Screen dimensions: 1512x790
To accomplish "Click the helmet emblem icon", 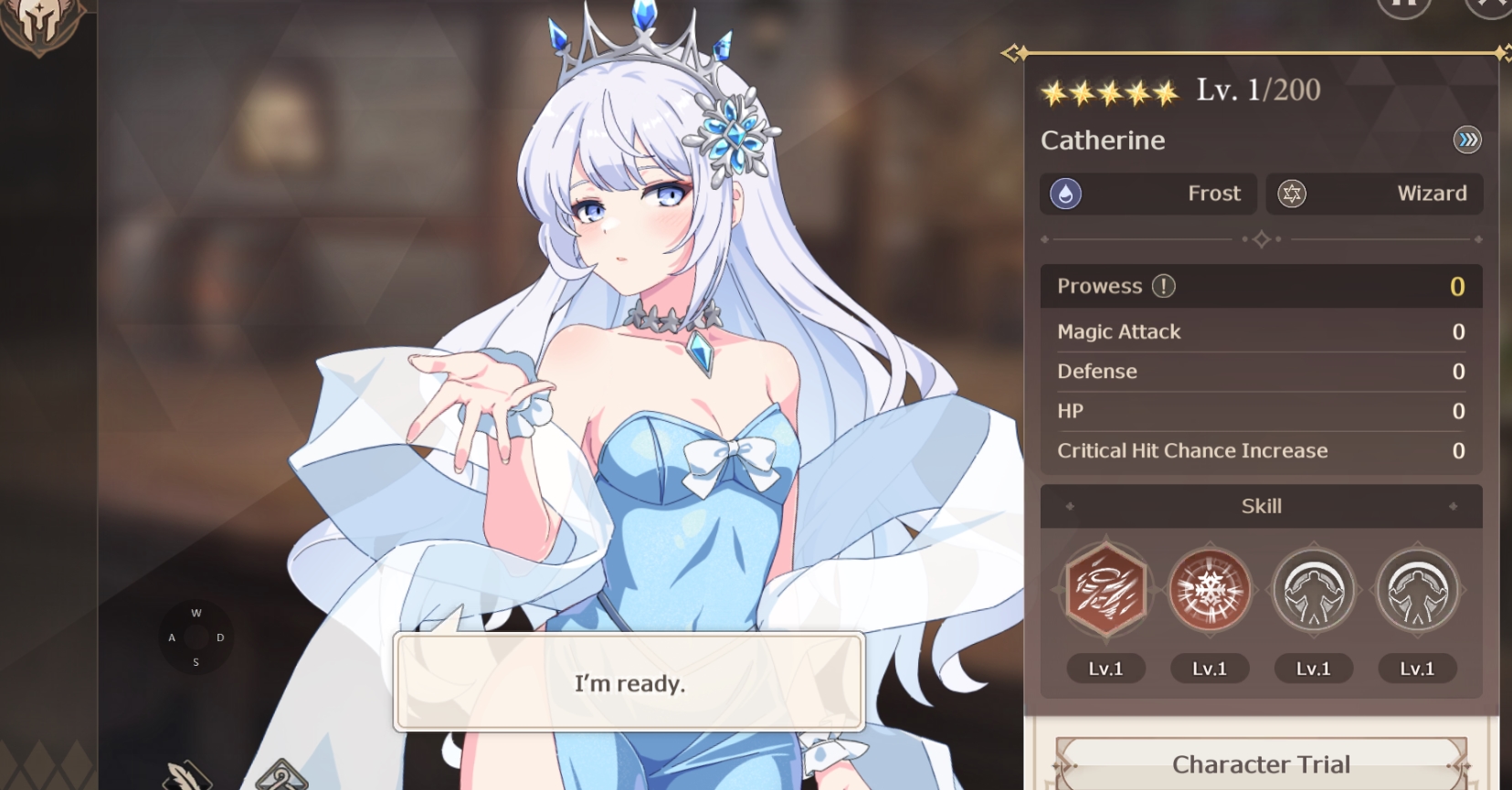I will (x=40, y=22).
